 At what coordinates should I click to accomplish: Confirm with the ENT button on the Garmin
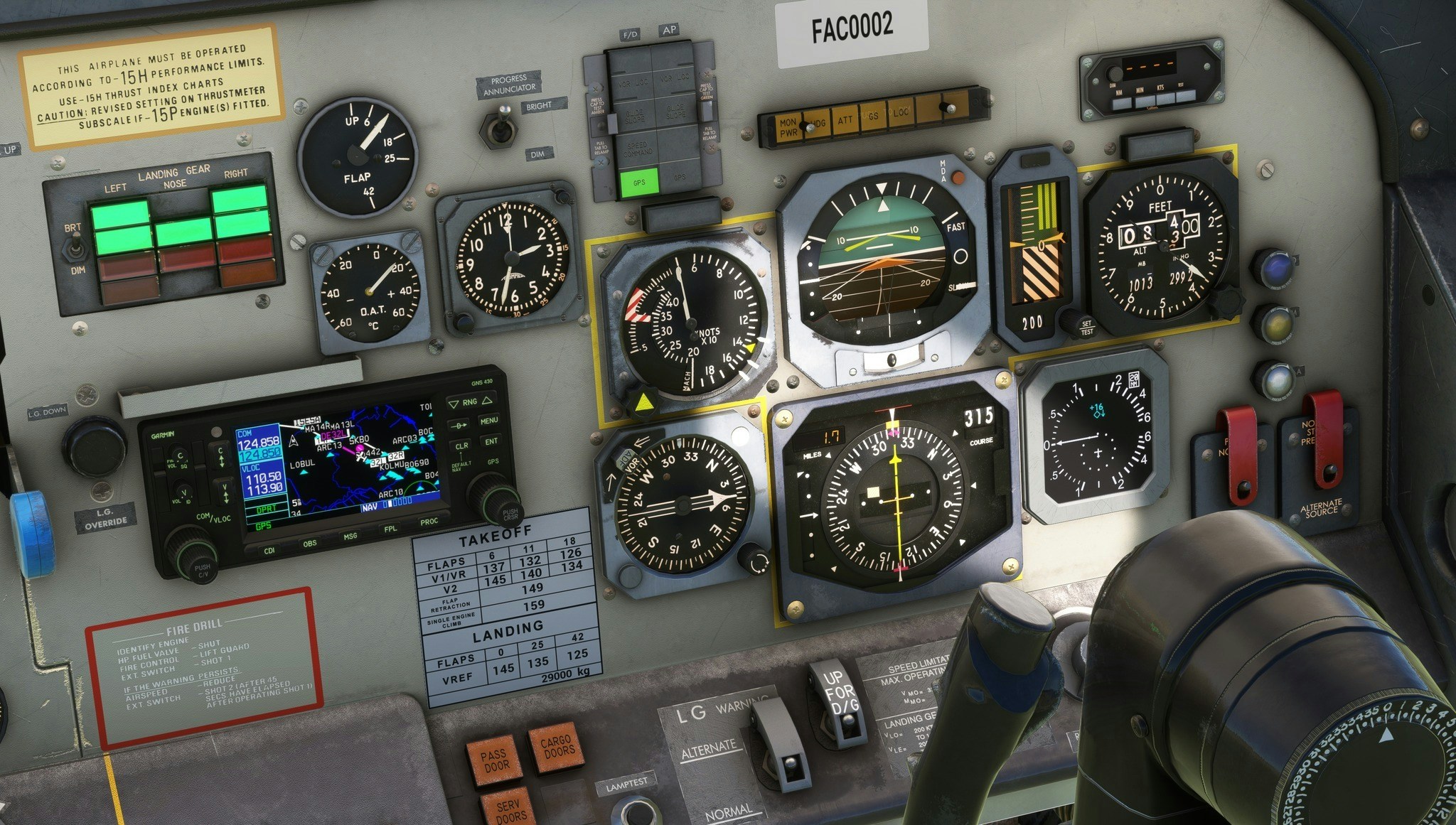tap(491, 441)
